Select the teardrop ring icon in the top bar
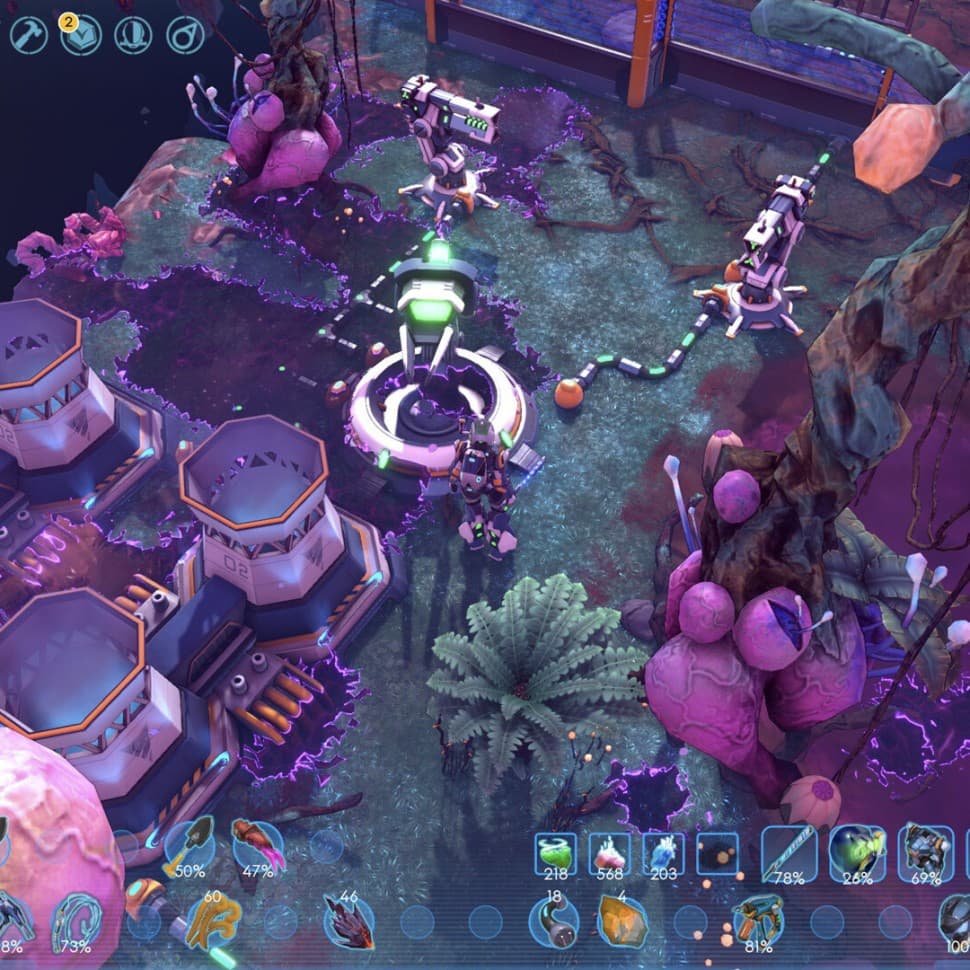Viewport: 970px width, 970px height. click(185, 36)
